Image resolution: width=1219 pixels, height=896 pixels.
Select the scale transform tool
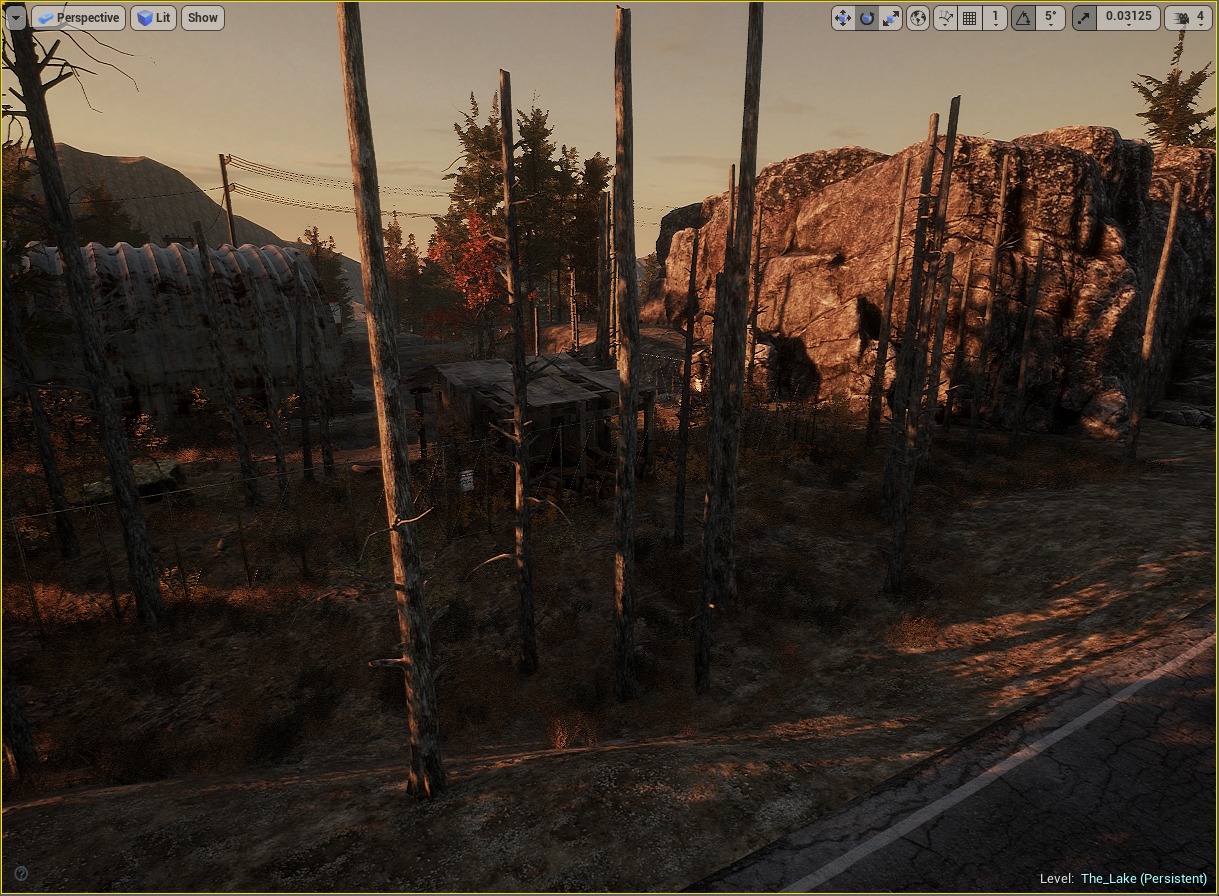tap(890, 18)
